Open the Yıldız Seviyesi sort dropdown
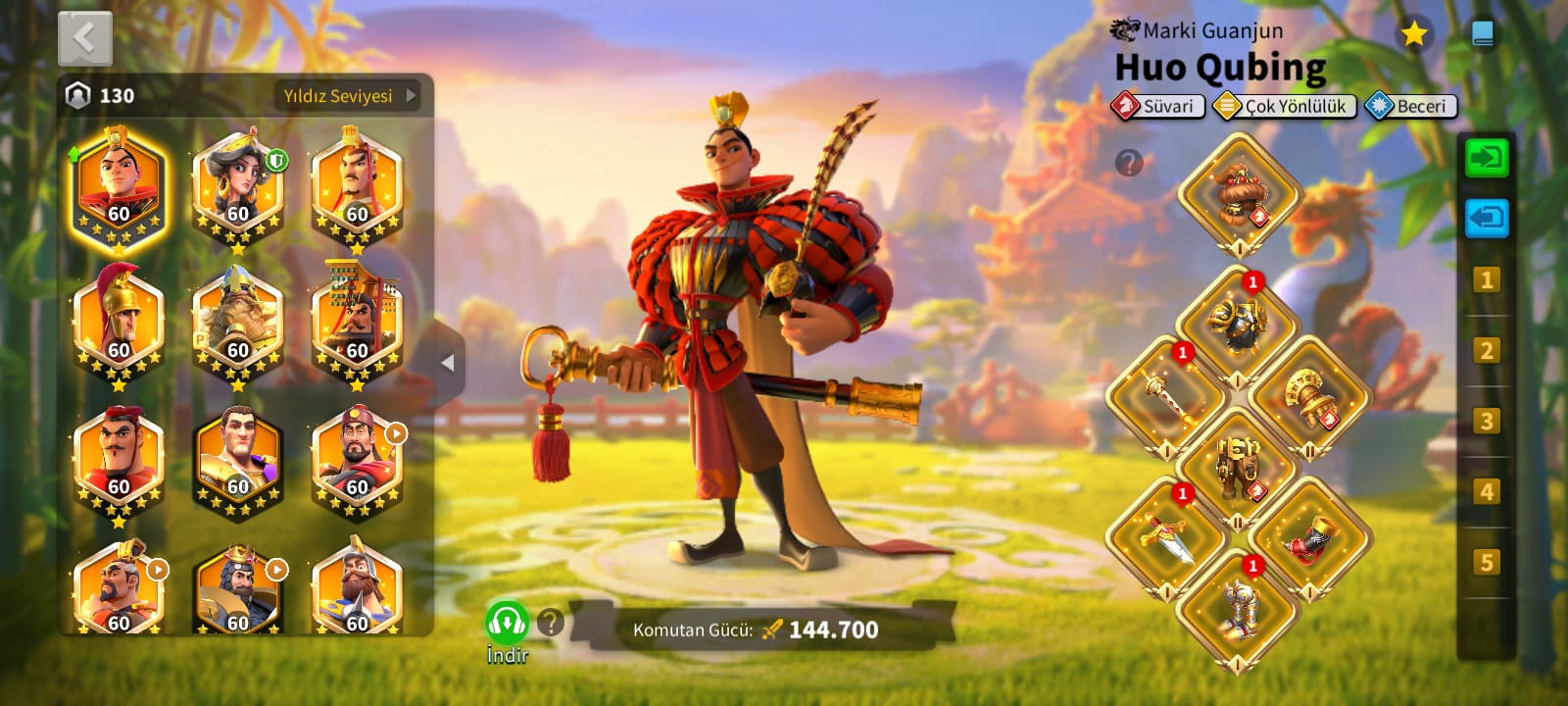This screenshot has width=1568, height=706. 349,96
